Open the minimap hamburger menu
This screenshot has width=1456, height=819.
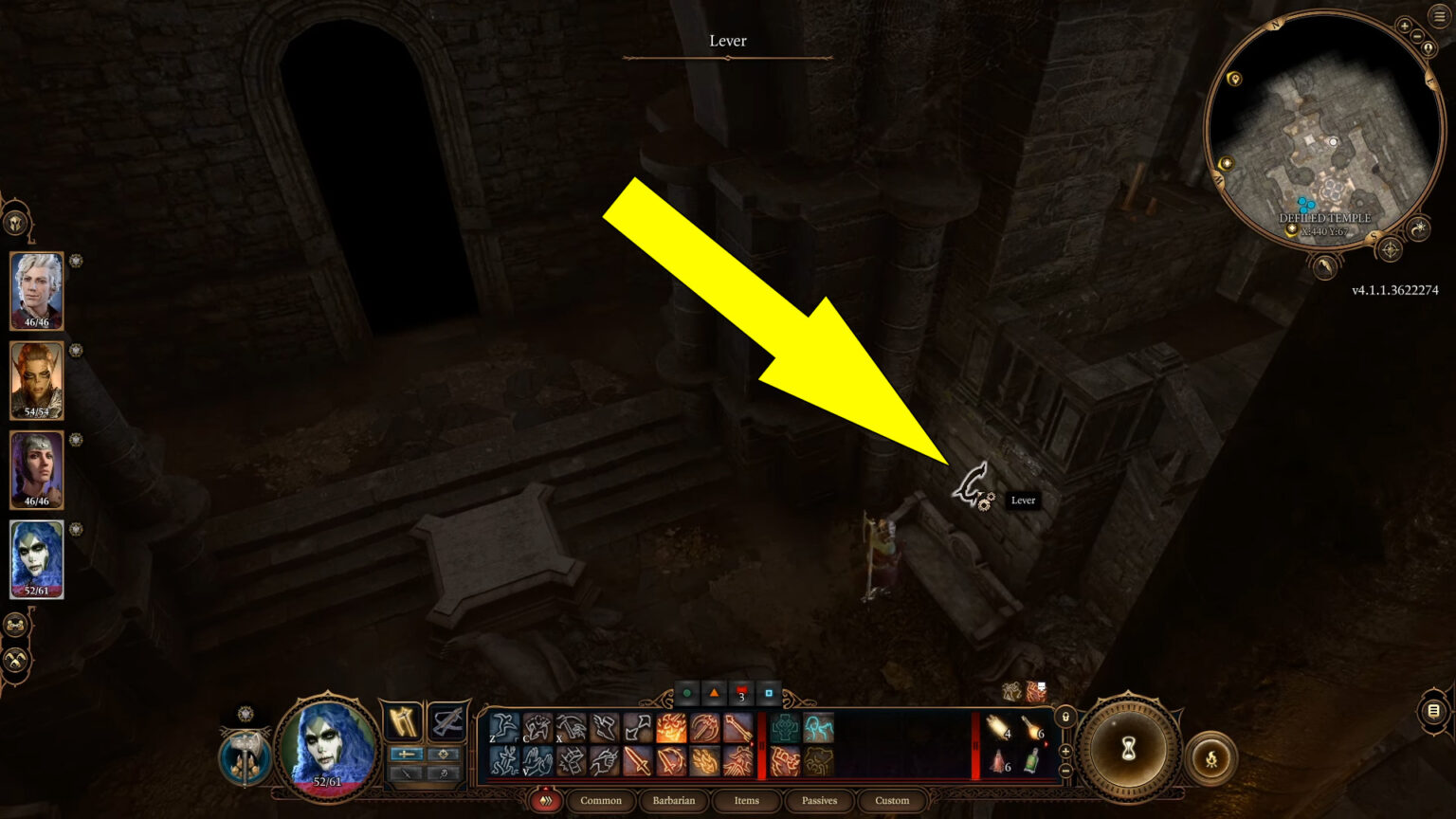pyautogui.click(x=1438, y=15)
